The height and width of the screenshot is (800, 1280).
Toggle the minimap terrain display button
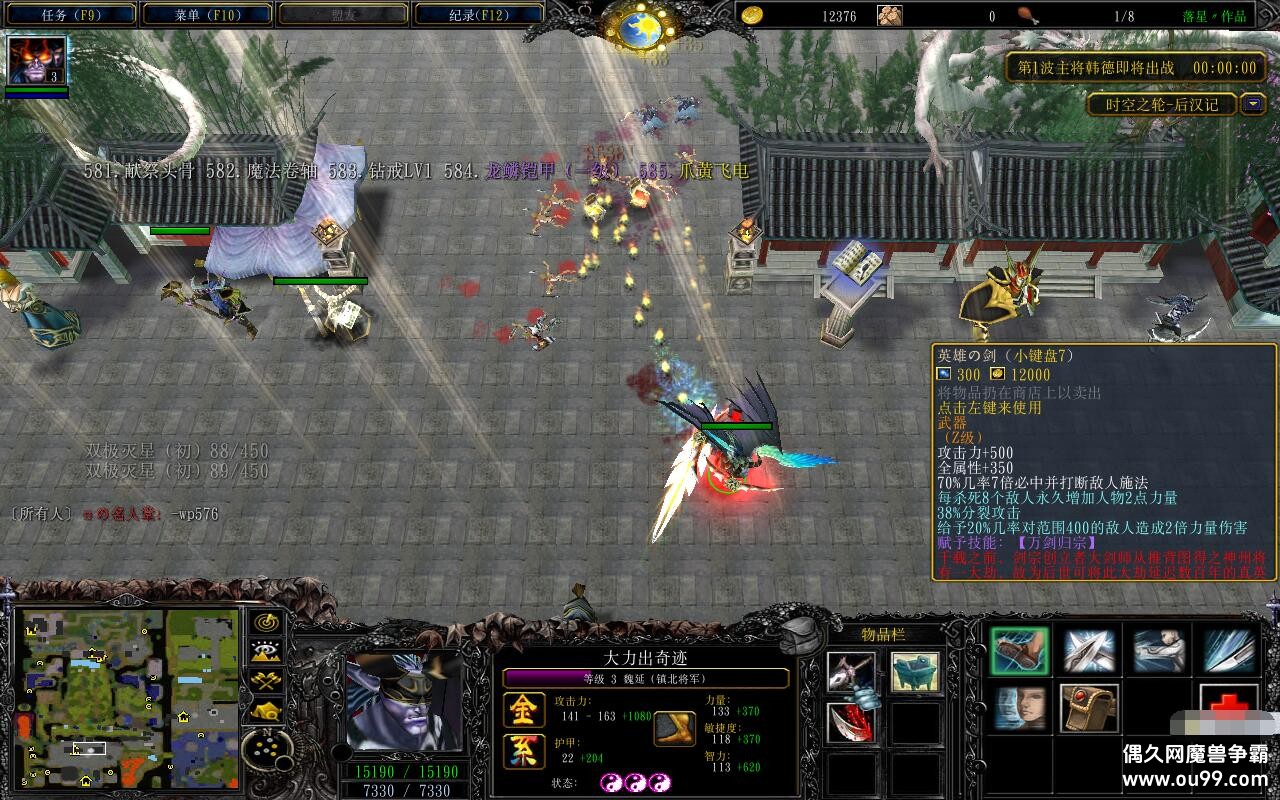click(266, 652)
